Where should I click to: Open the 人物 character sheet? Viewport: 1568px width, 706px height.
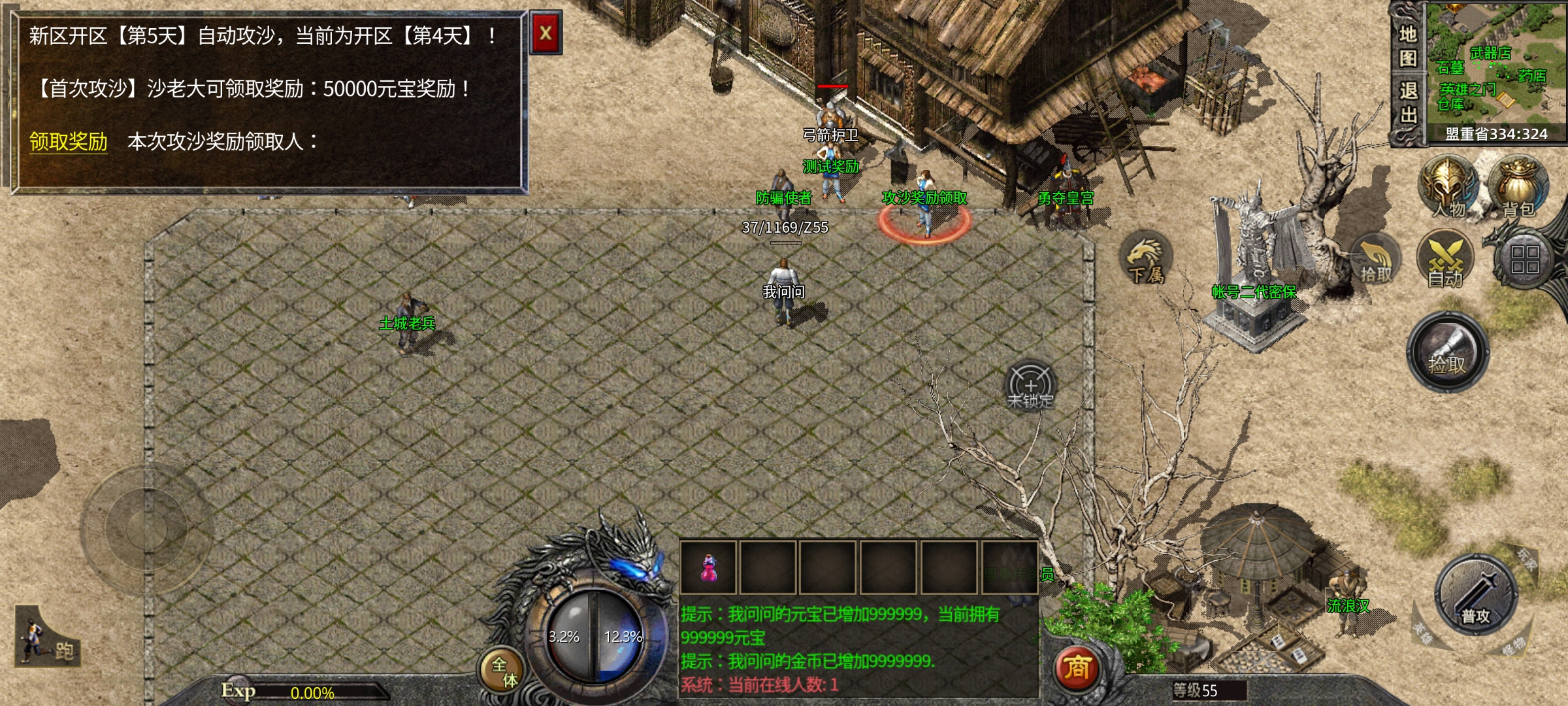(1447, 186)
